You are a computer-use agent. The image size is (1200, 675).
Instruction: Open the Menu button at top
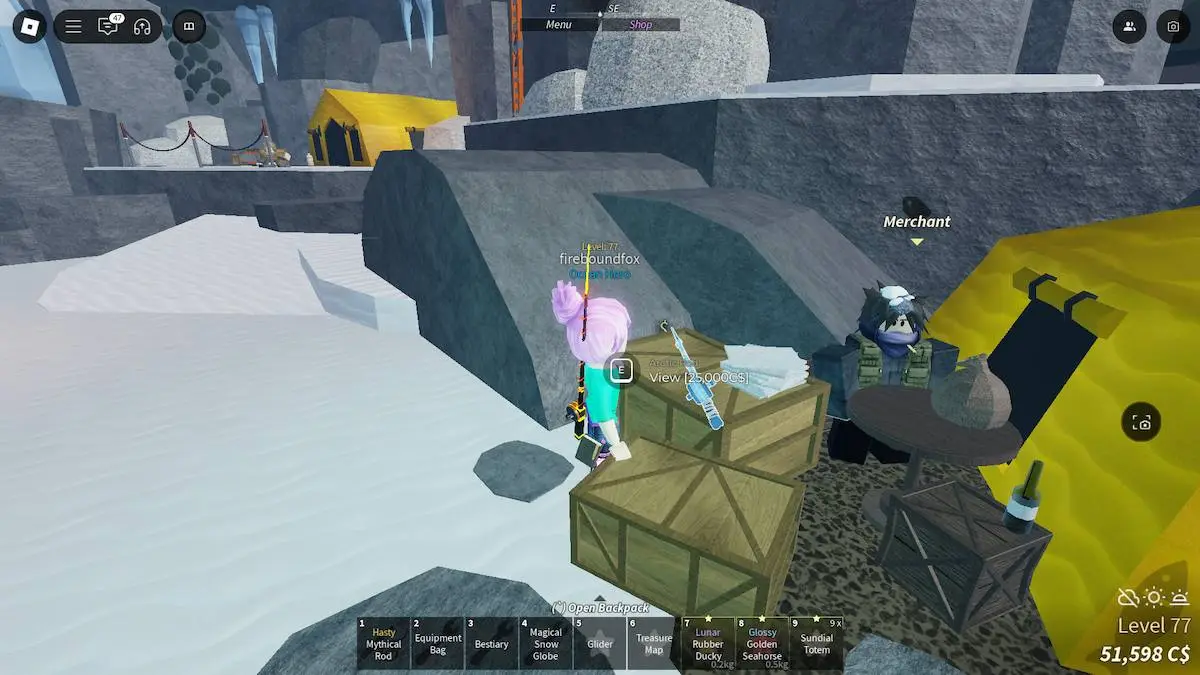559,25
